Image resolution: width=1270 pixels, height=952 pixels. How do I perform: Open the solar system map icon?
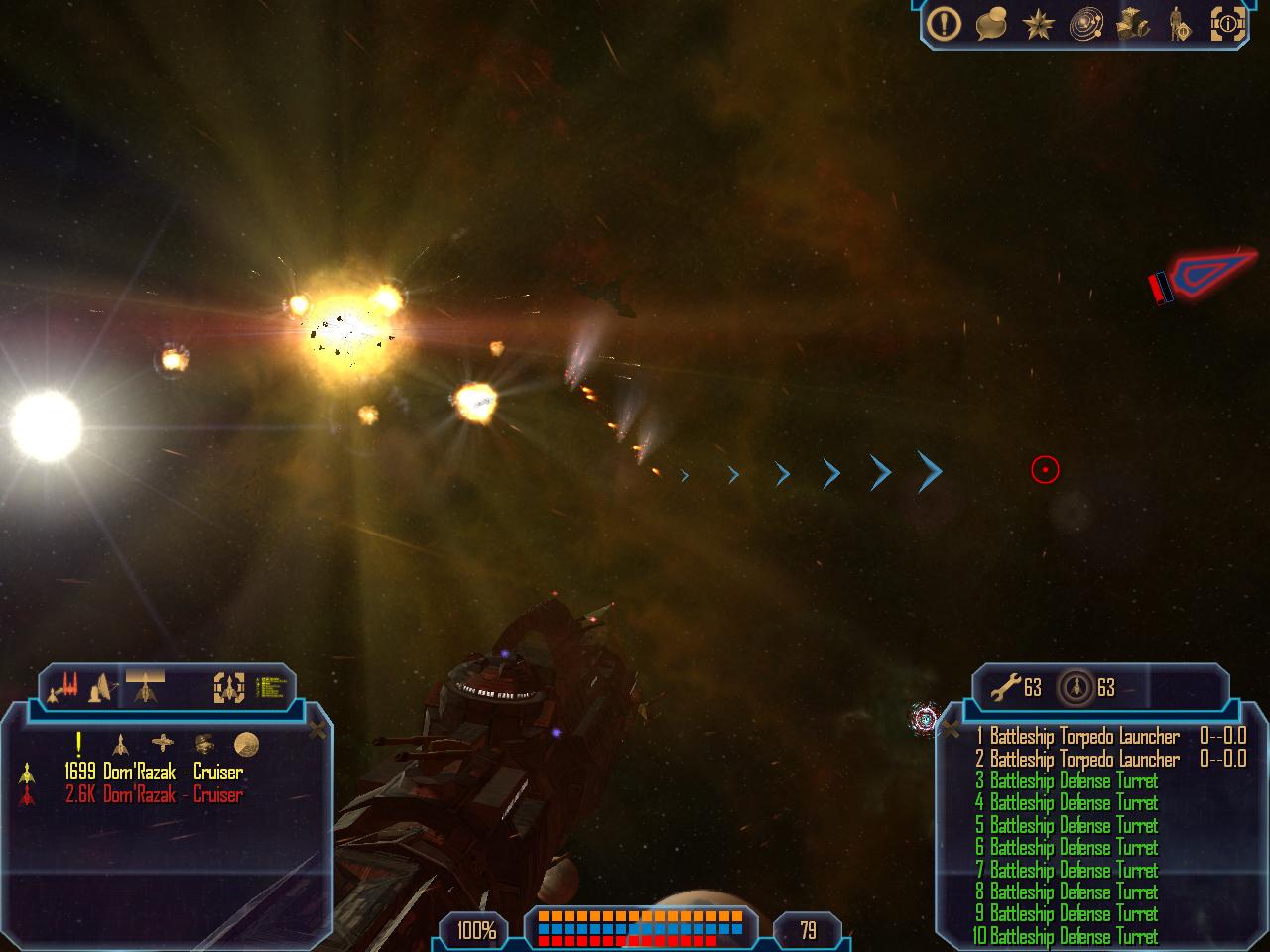click(1085, 24)
